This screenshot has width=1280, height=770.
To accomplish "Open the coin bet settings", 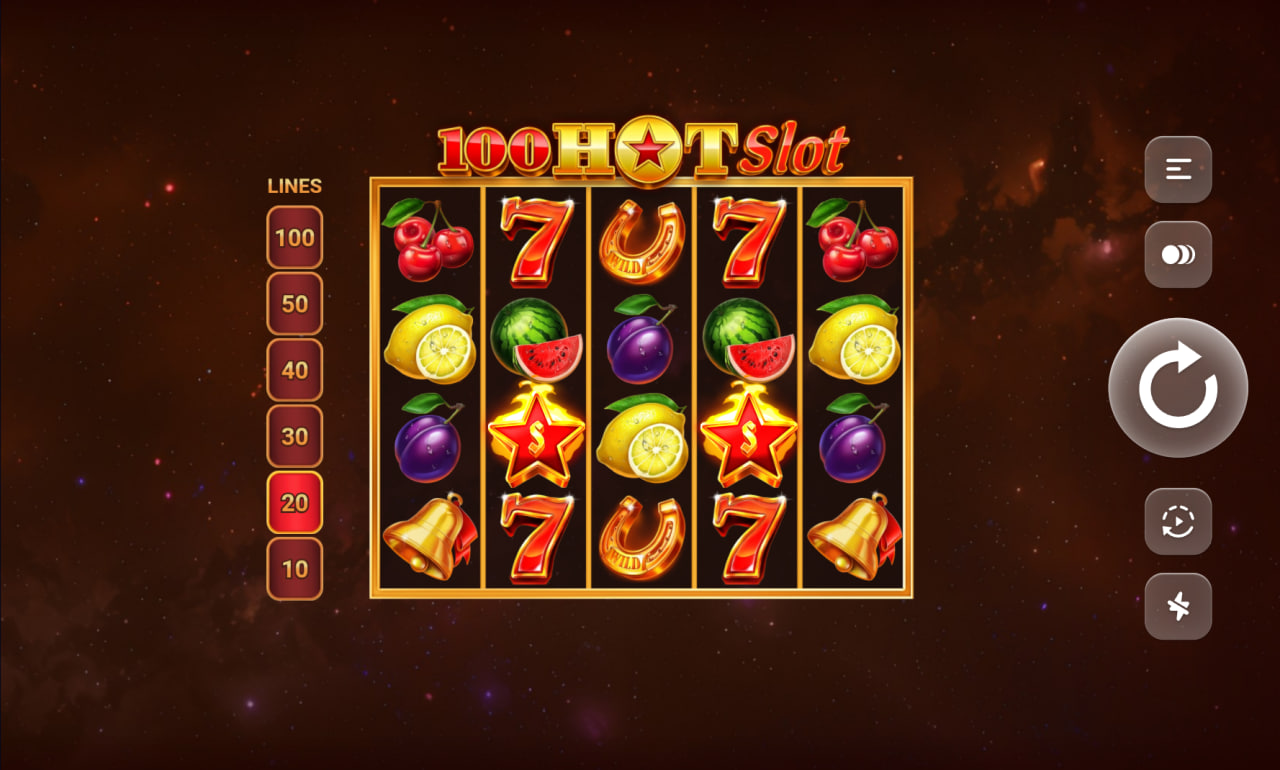I will (x=1178, y=253).
